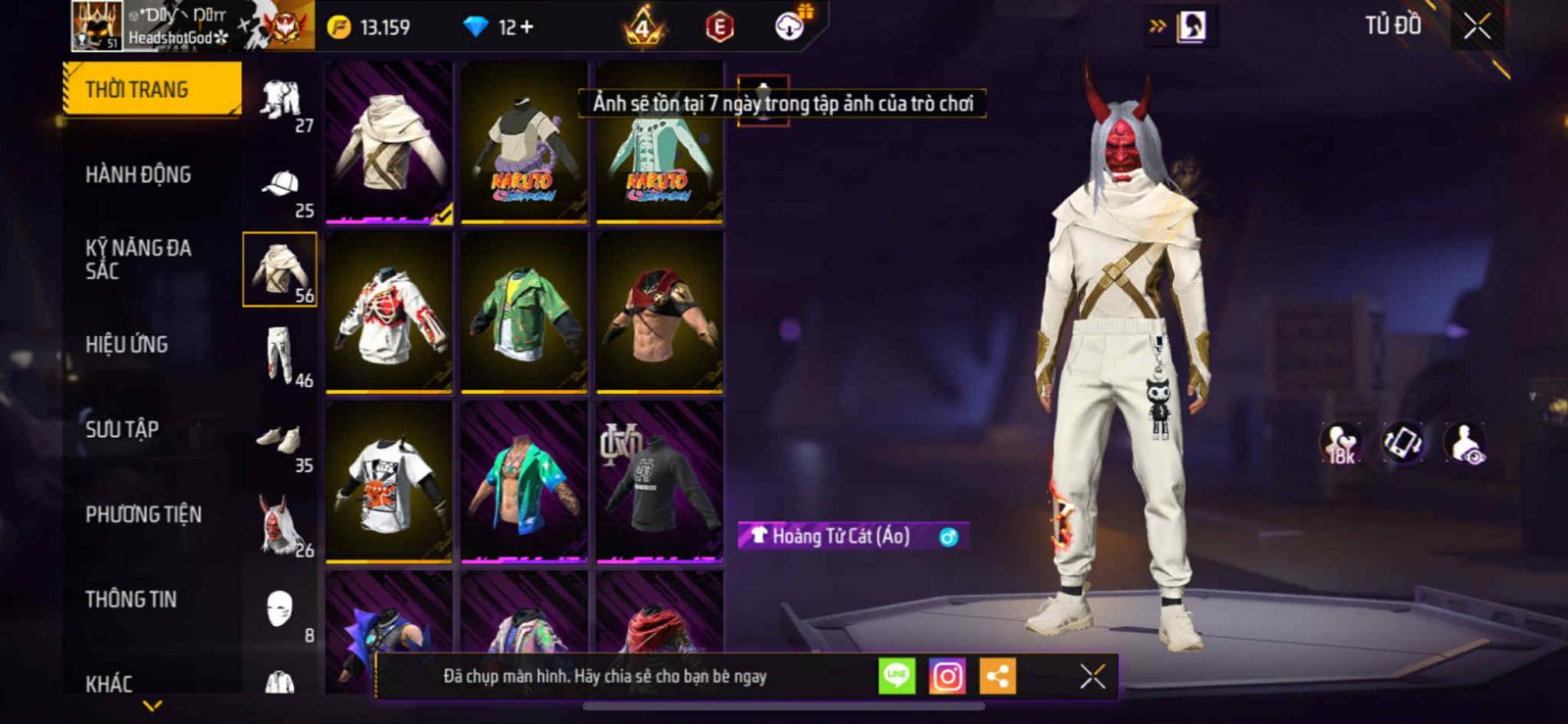Close the Tủ Đồ wardrobe screen
The width and height of the screenshot is (1568, 724).
tap(1477, 27)
